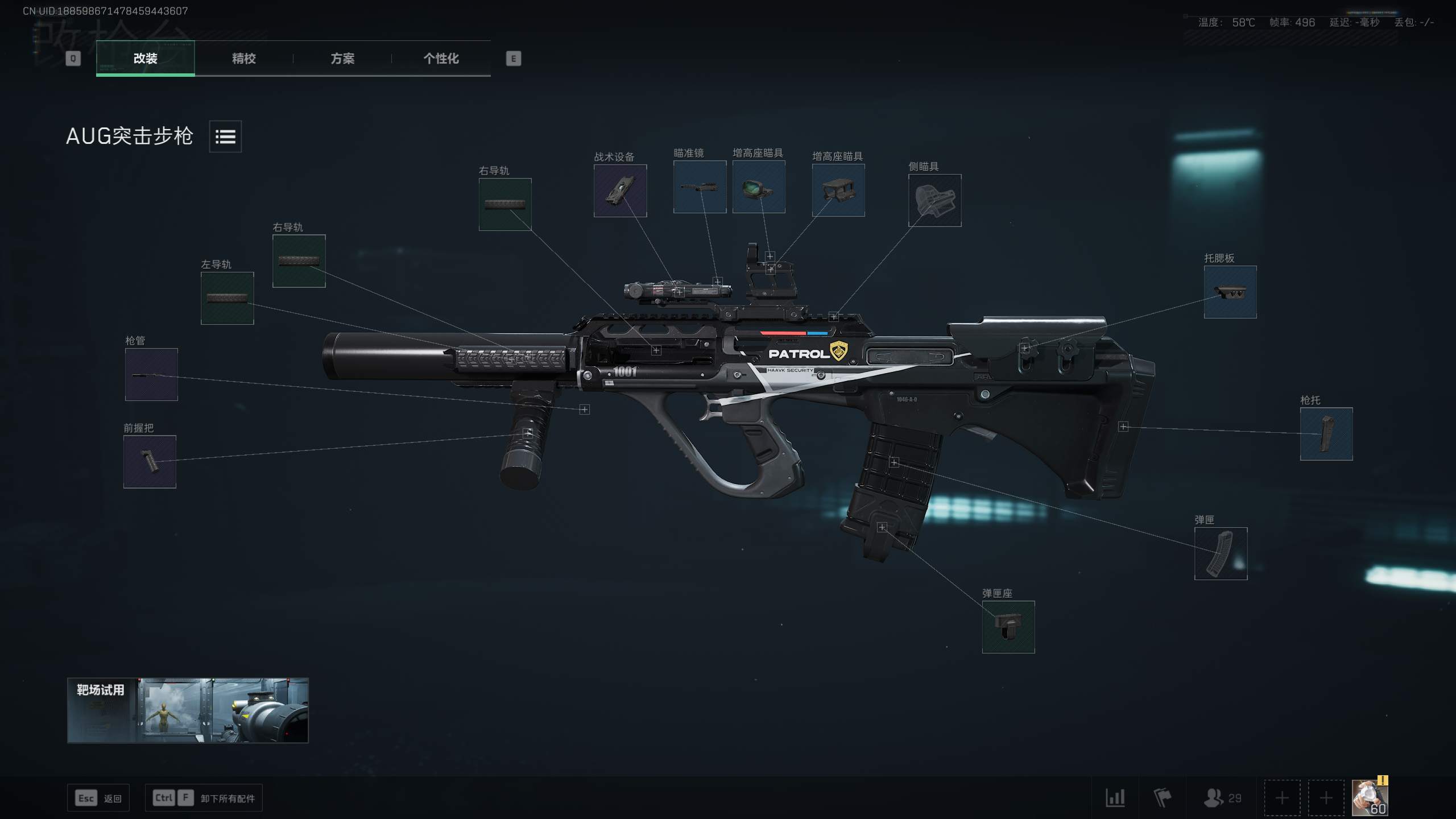Go to the 个性化 tab

[x=441, y=58]
